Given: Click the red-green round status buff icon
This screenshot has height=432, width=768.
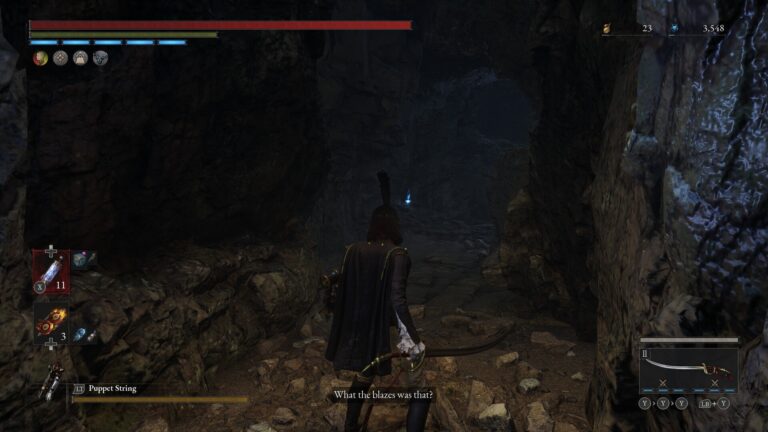Looking at the screenshot, I should 40,58.
